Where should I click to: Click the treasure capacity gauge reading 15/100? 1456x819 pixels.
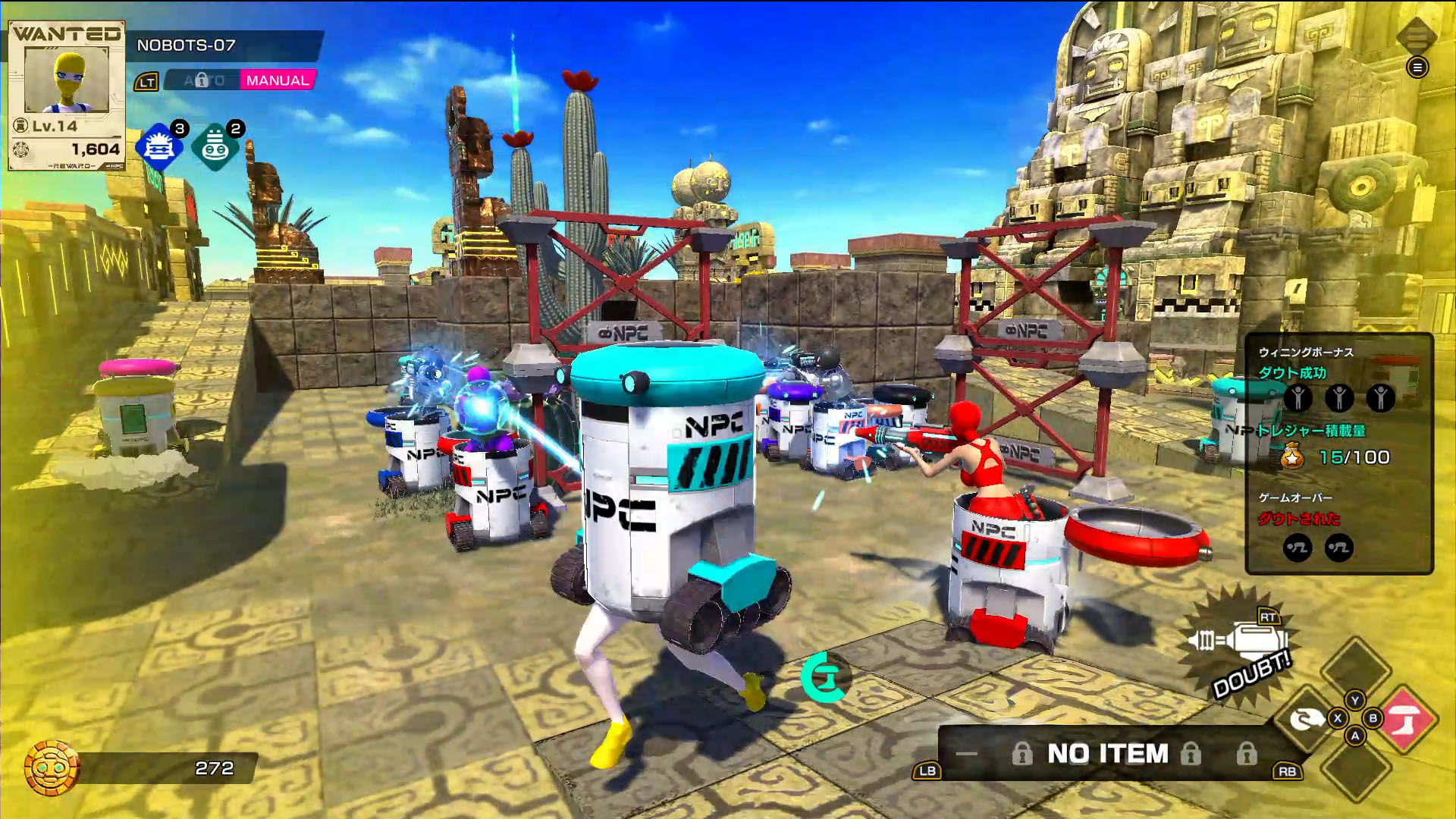coord(1354,457)
